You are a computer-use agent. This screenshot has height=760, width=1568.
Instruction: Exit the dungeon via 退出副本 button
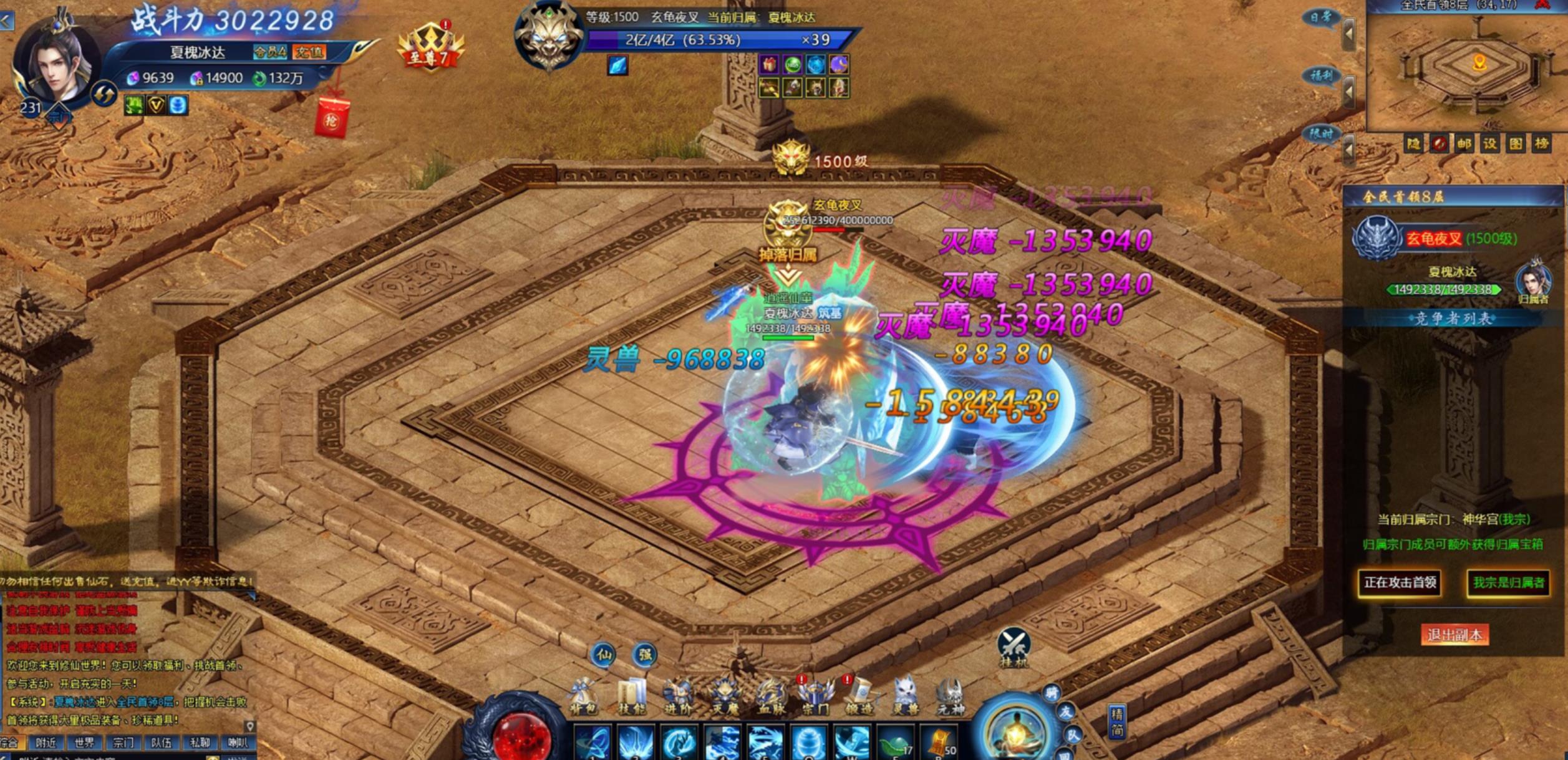1454,635
